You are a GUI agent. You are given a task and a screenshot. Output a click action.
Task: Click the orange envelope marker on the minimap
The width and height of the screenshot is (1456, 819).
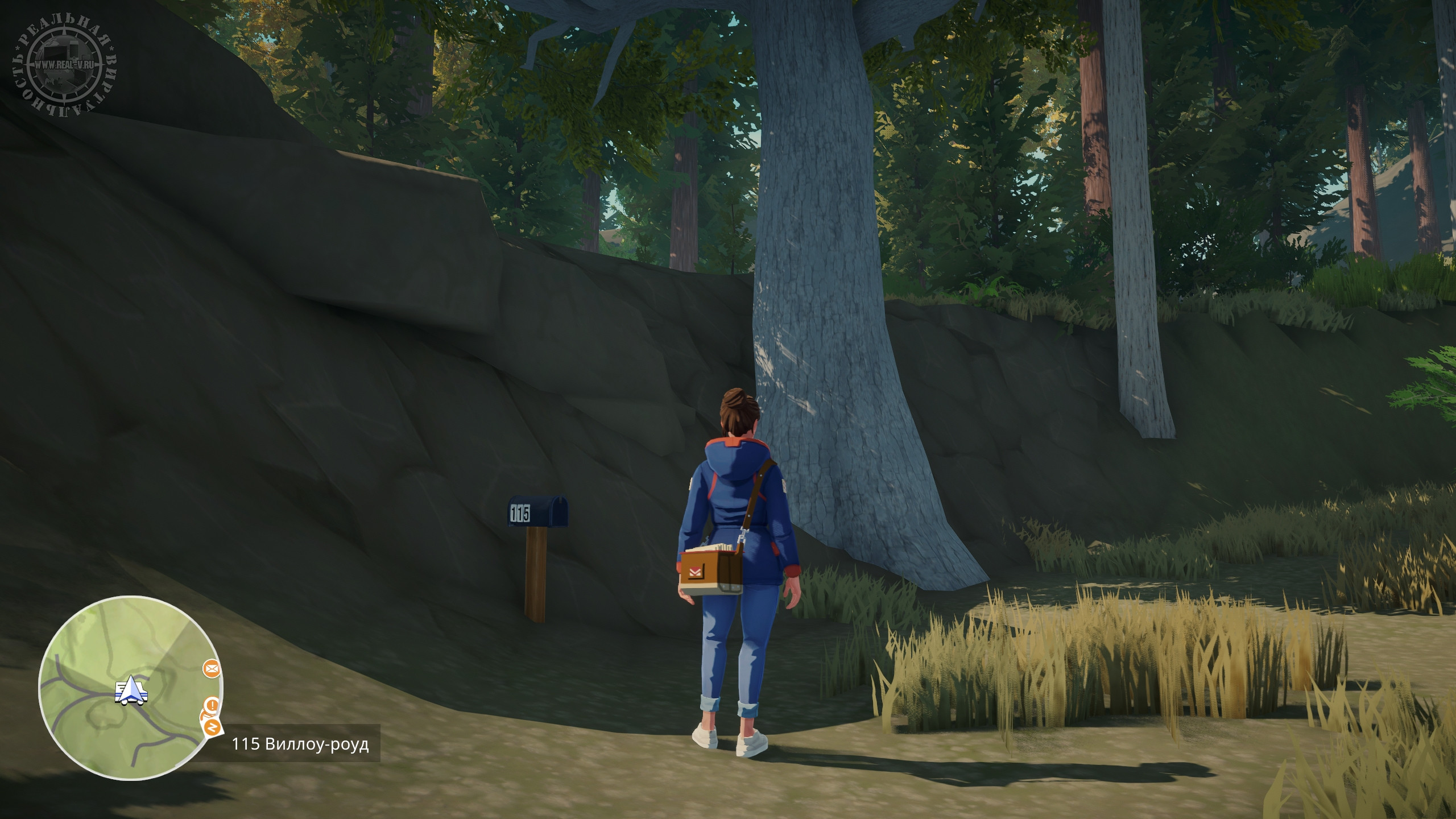(x=212, y=669)
